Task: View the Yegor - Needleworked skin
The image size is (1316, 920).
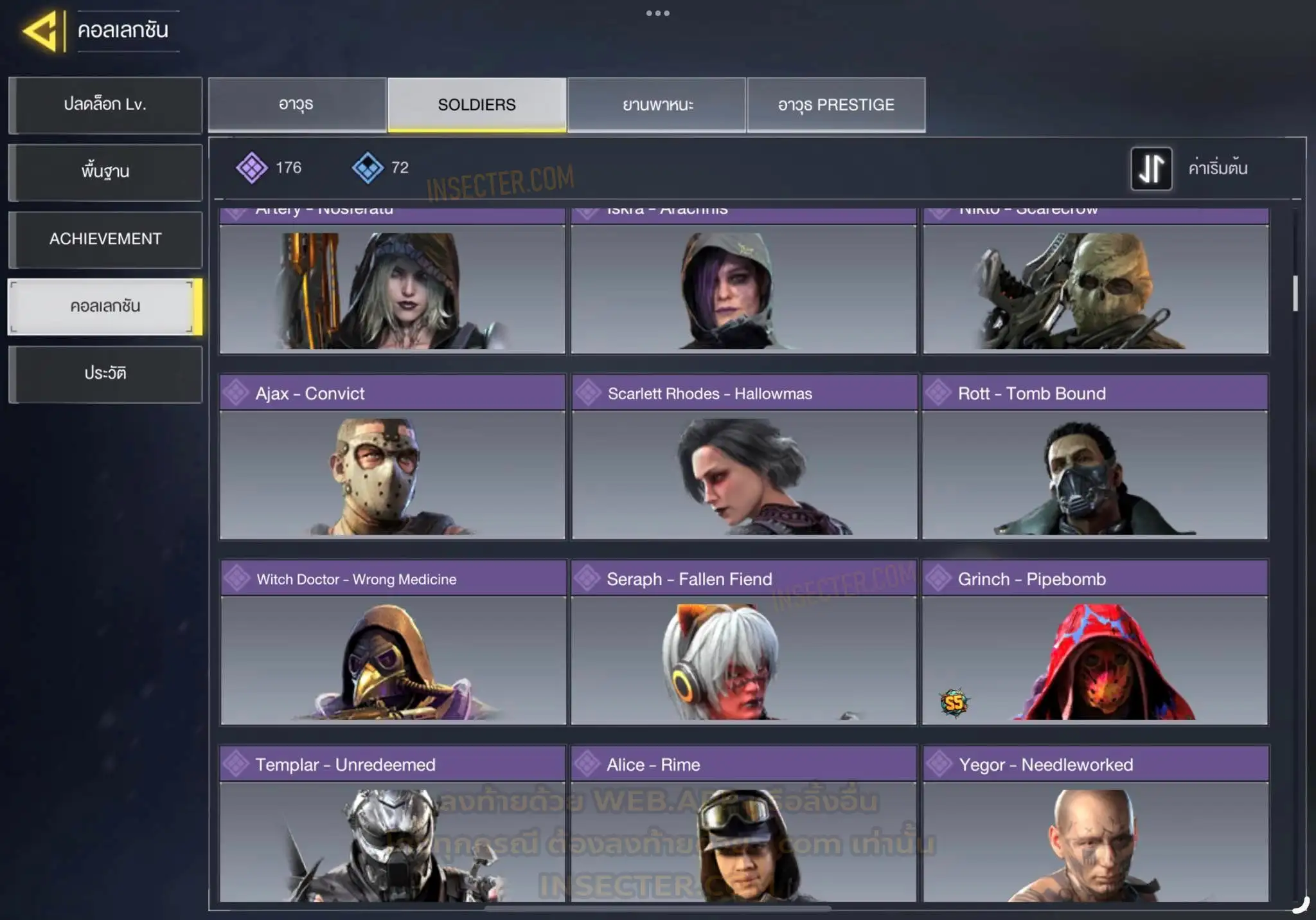Action: click(1095, 824)
